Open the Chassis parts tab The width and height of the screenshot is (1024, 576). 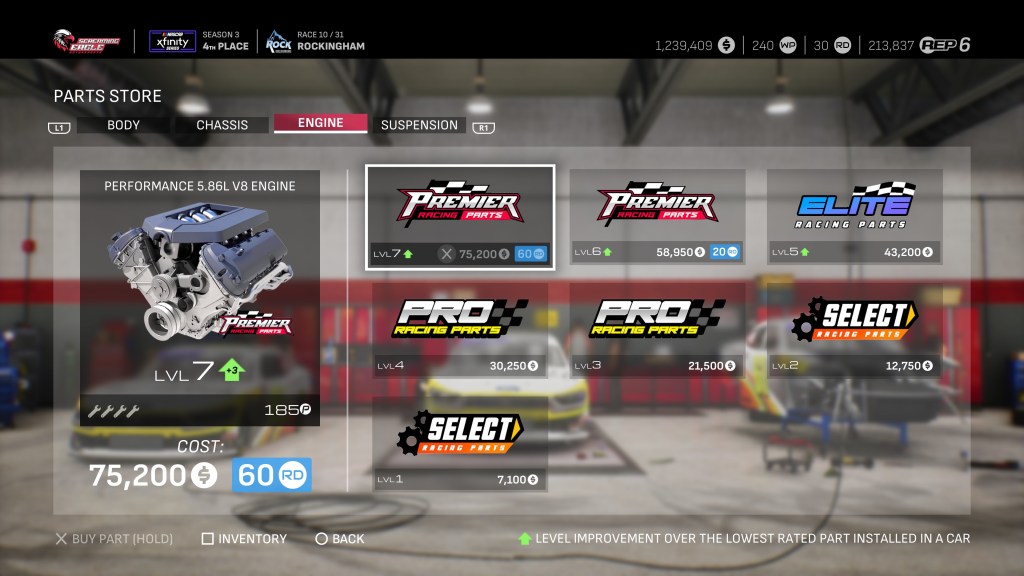point(221,125)
